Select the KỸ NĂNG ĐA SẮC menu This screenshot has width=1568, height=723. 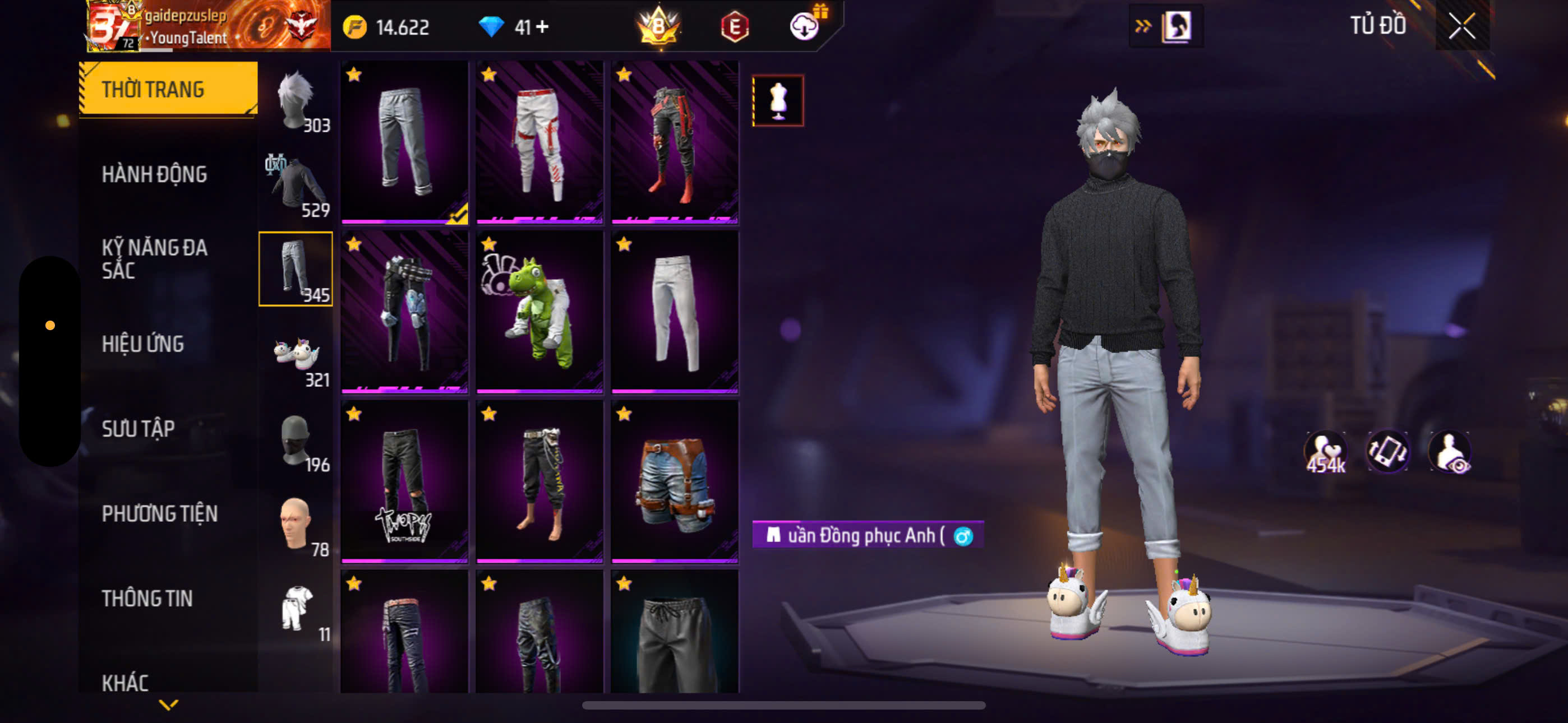154,258
